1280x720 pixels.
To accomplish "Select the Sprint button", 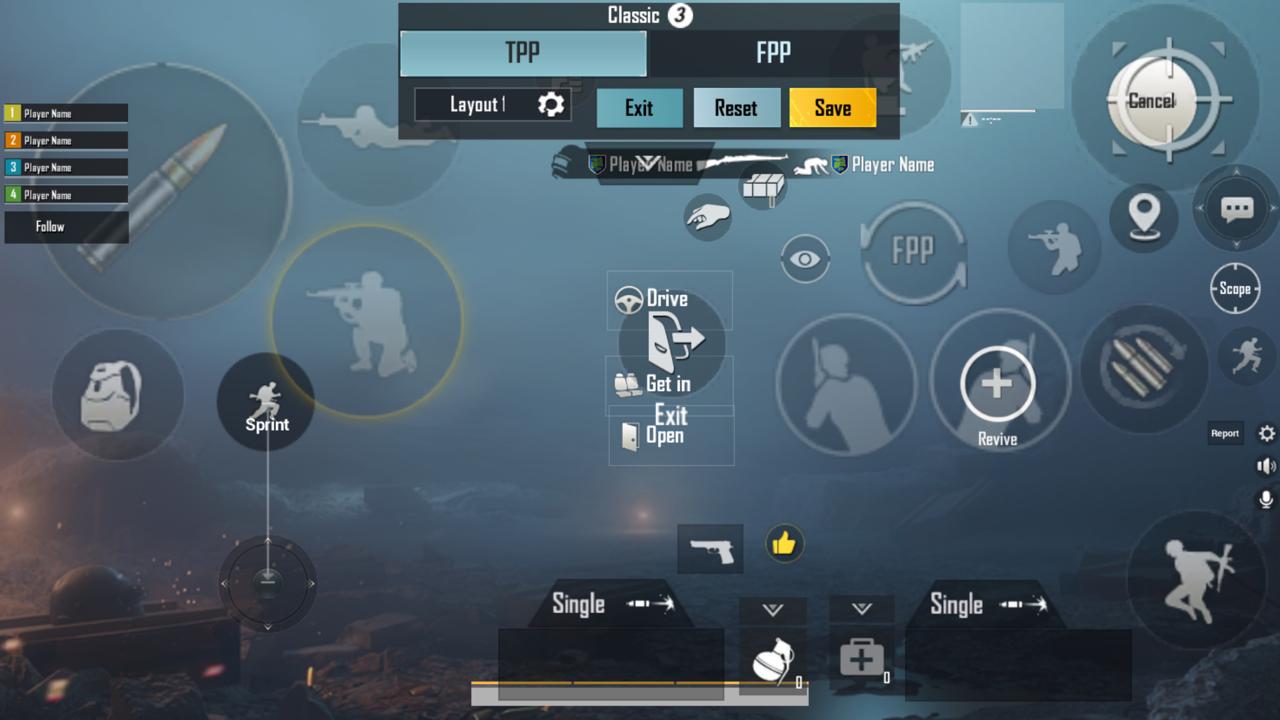I will [x=266, y=402].
